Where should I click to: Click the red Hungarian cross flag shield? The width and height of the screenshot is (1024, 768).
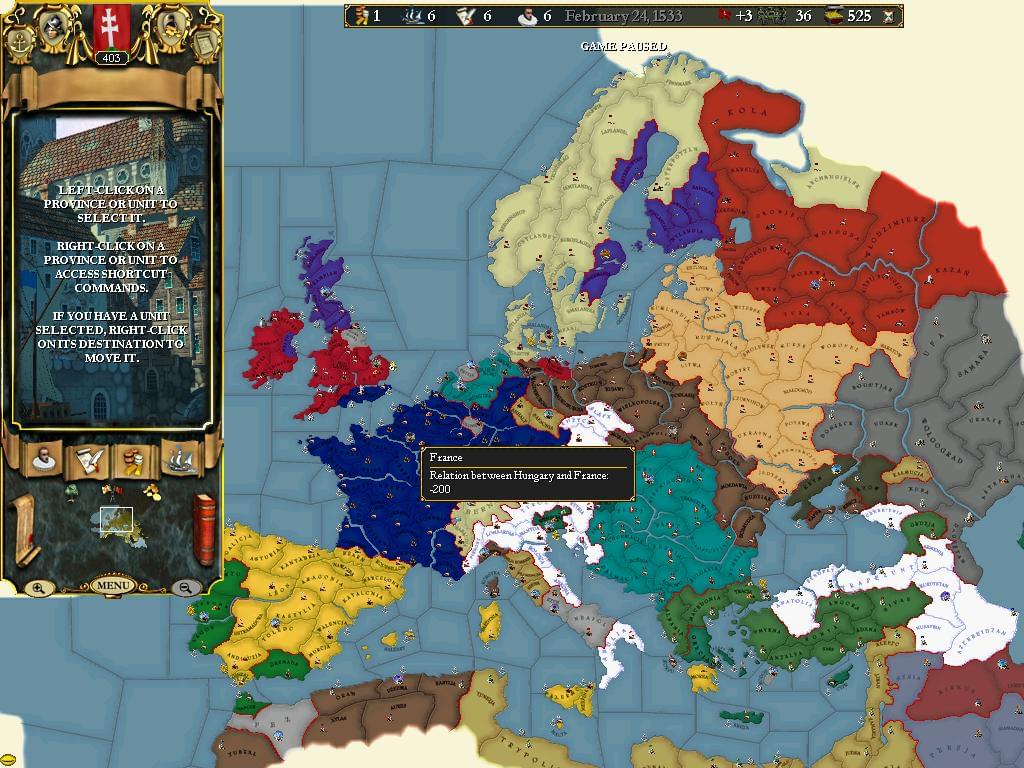click(111, 27)
